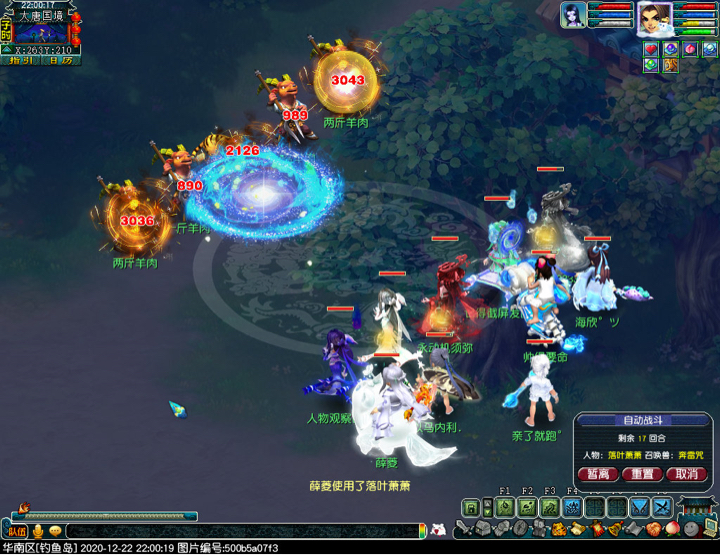720x555 pixels.
Task: Click the chat text input bar
Action: (x=240, y=531)
